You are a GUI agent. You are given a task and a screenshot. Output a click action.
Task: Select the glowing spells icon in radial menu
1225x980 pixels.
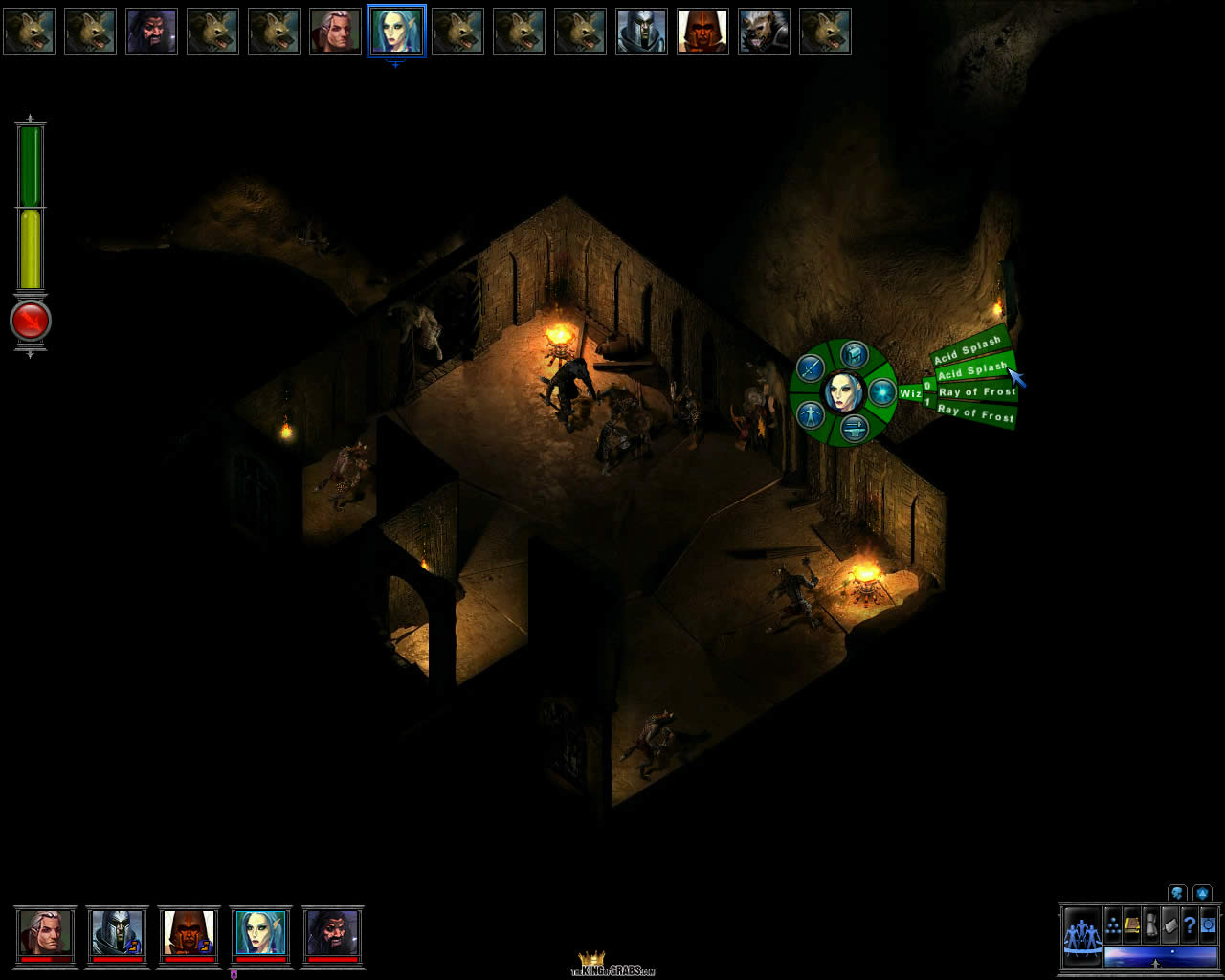tap(880, 392)
